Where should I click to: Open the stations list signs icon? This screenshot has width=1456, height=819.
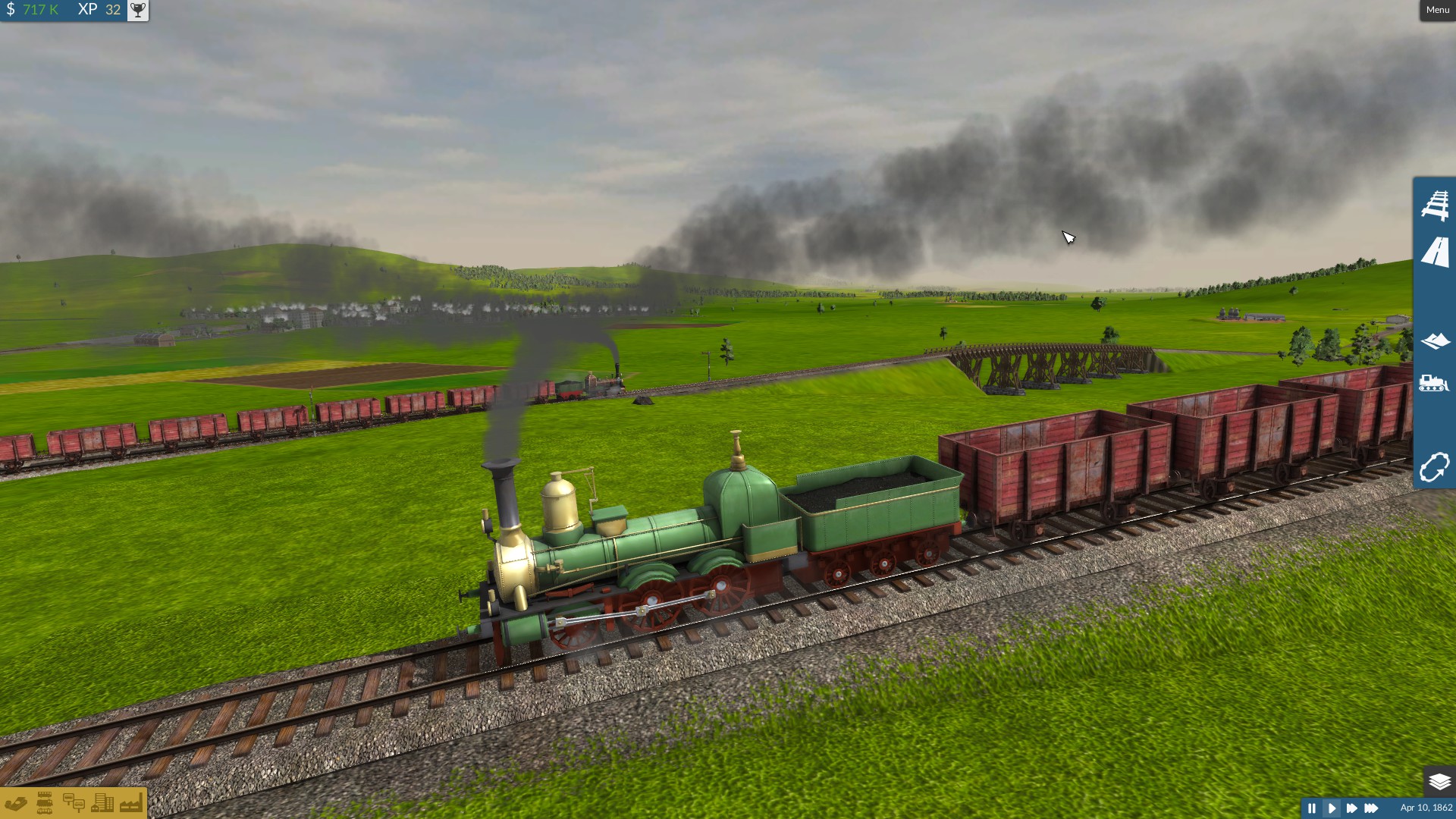click(x=74, y=803)
